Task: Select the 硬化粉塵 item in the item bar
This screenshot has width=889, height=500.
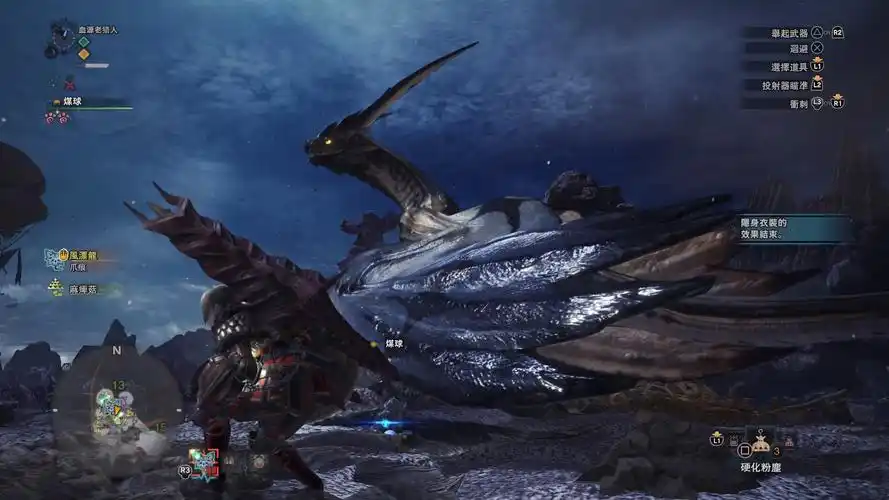Action: [759, 441]
